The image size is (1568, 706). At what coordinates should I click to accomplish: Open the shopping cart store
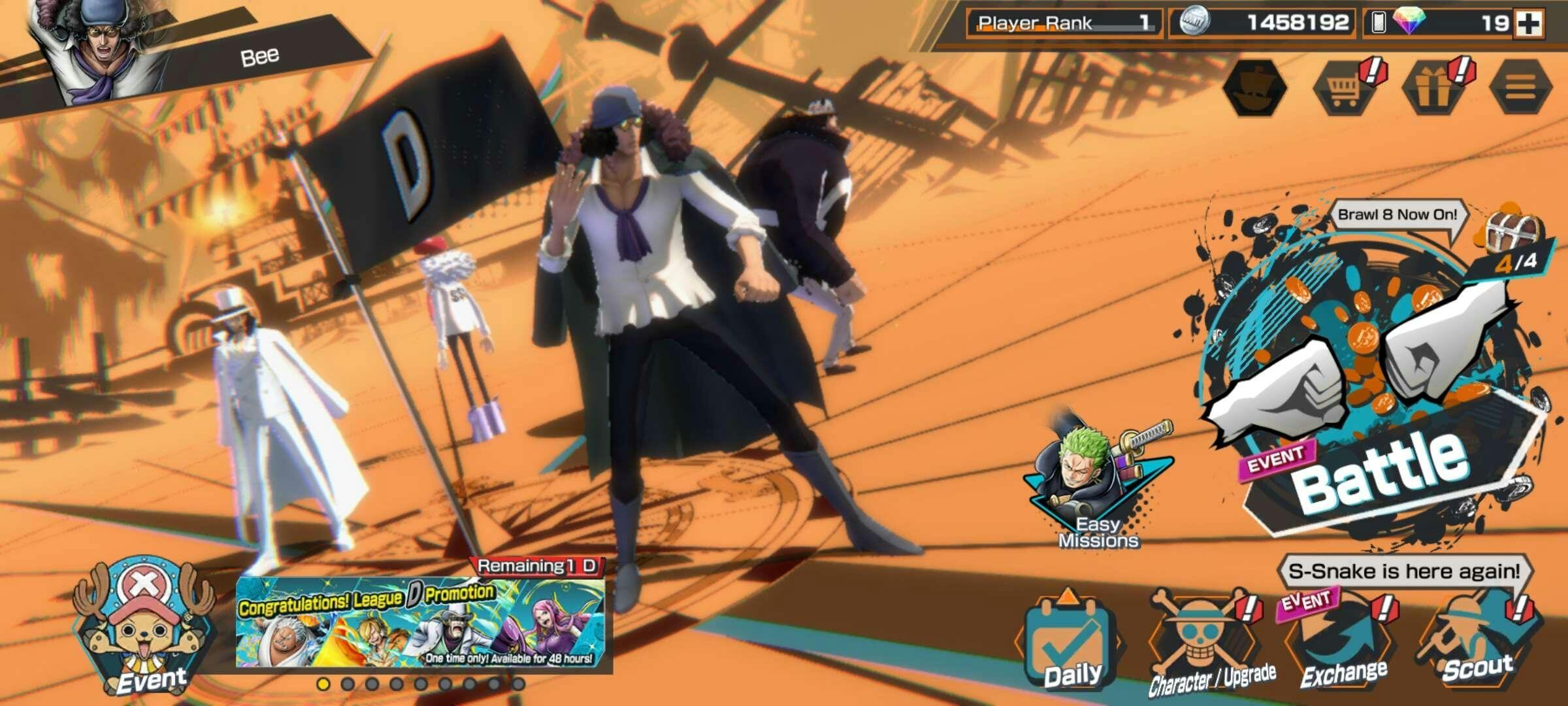tap(1345, 88)
